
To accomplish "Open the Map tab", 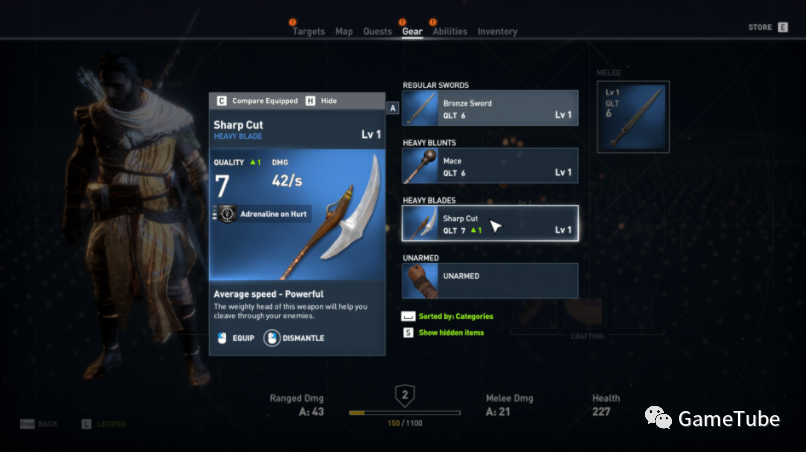I will pyautogui.click(x=344, y=32).
